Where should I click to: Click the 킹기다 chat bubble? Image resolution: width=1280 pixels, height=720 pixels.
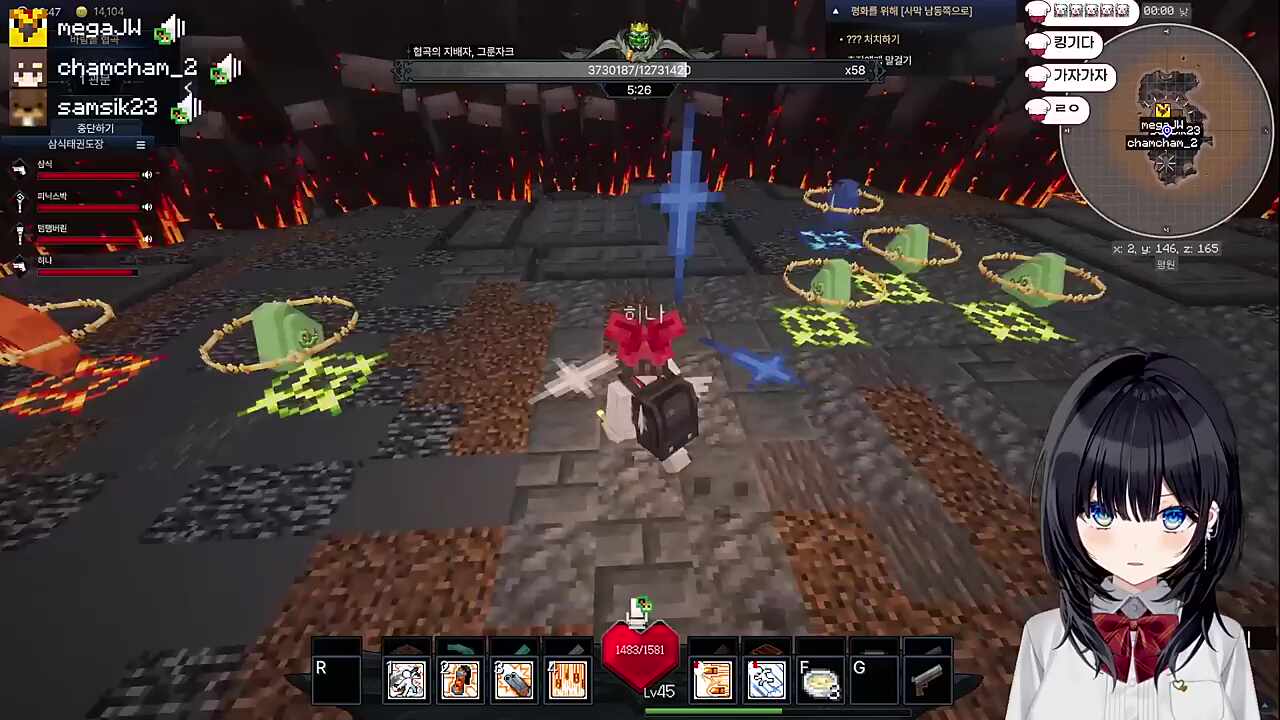(x=1074, y=44)
